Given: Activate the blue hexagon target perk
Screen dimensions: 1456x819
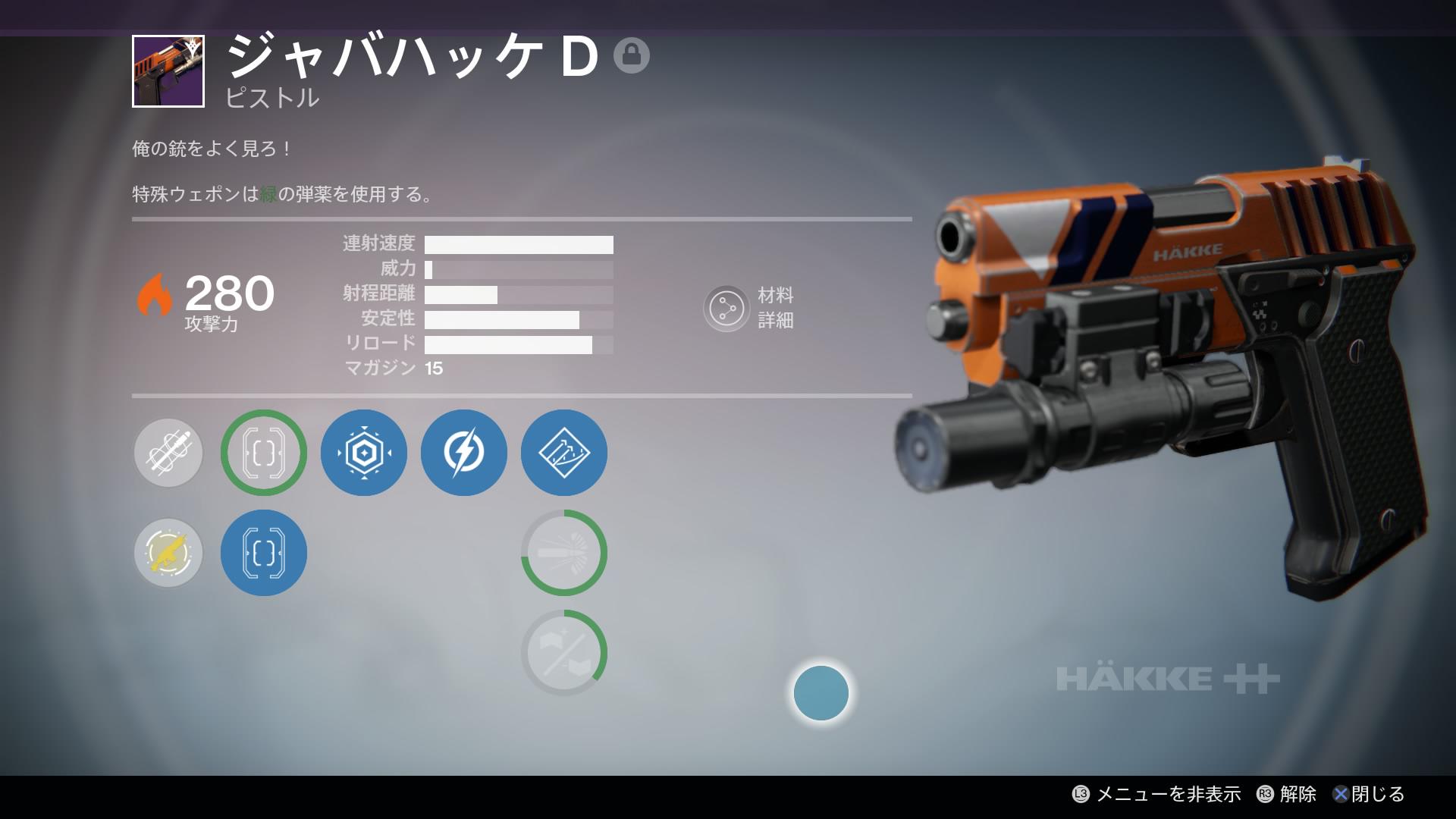Looking at the screenshot, I should click(364, 453).
